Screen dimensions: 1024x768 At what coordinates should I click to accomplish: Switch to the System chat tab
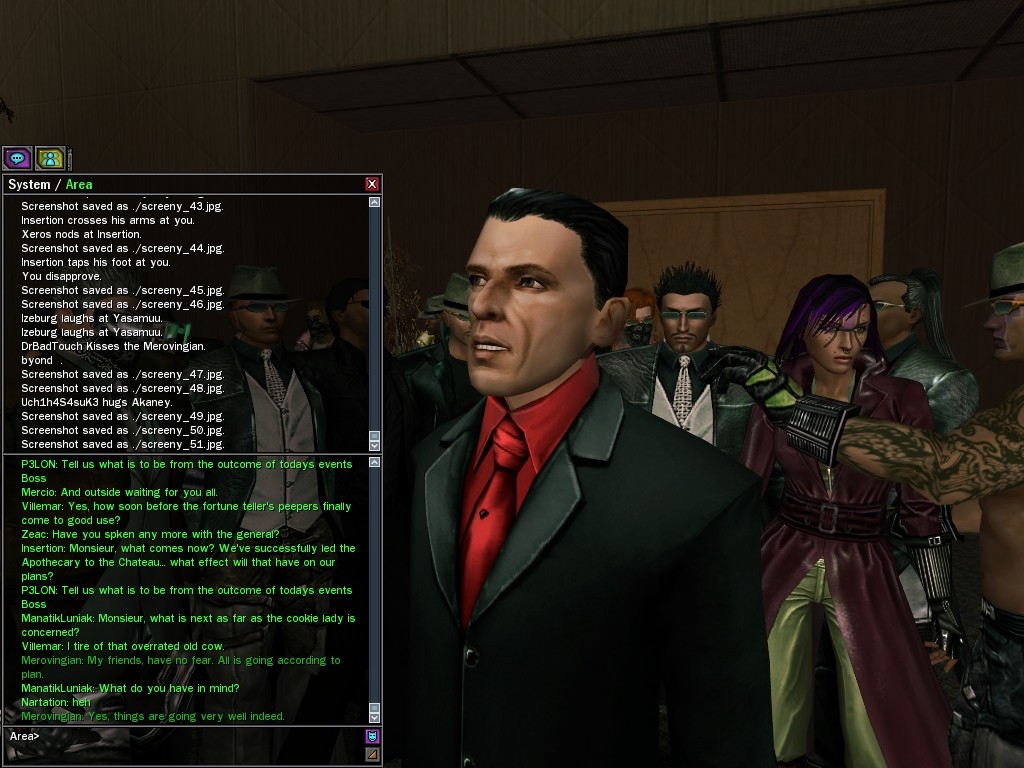28,184
